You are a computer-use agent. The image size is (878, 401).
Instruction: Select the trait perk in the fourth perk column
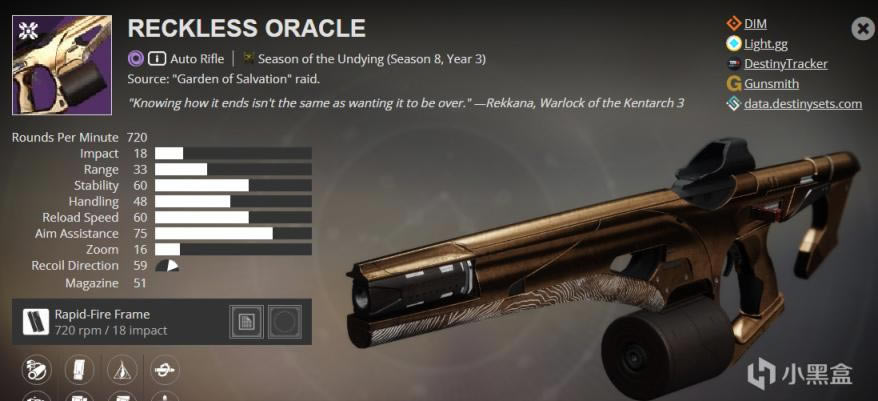pyautogui.click(x=165, y=372)
